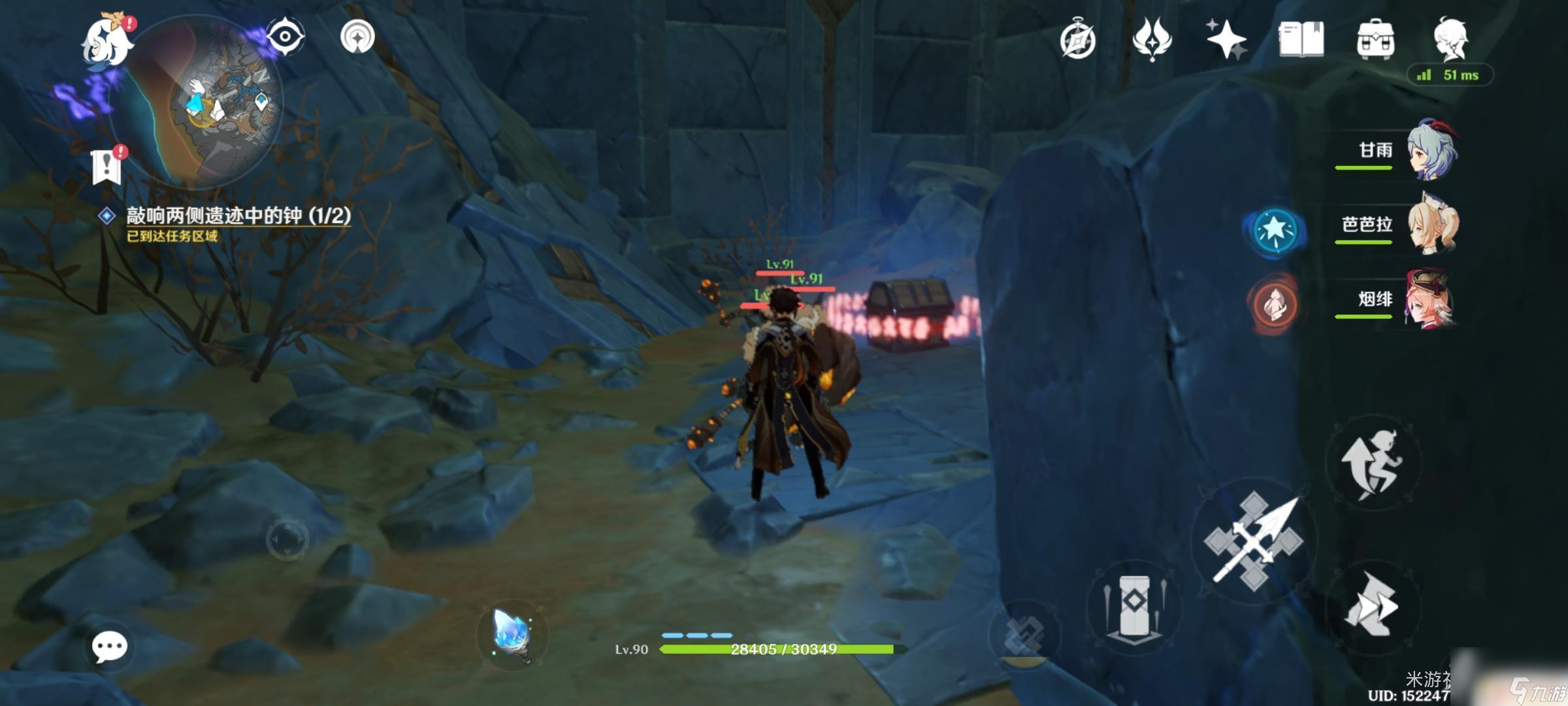Open the compass events icon
Screen dimensions: 1568x706
pyautogui.click(x=1077, y=39)
